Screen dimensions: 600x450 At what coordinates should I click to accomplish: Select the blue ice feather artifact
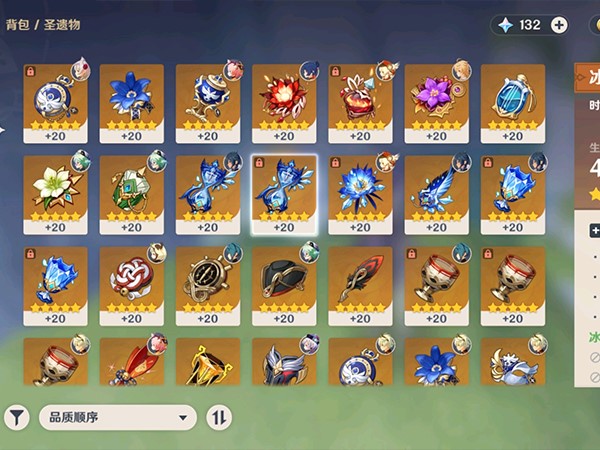tap(436, 189)
